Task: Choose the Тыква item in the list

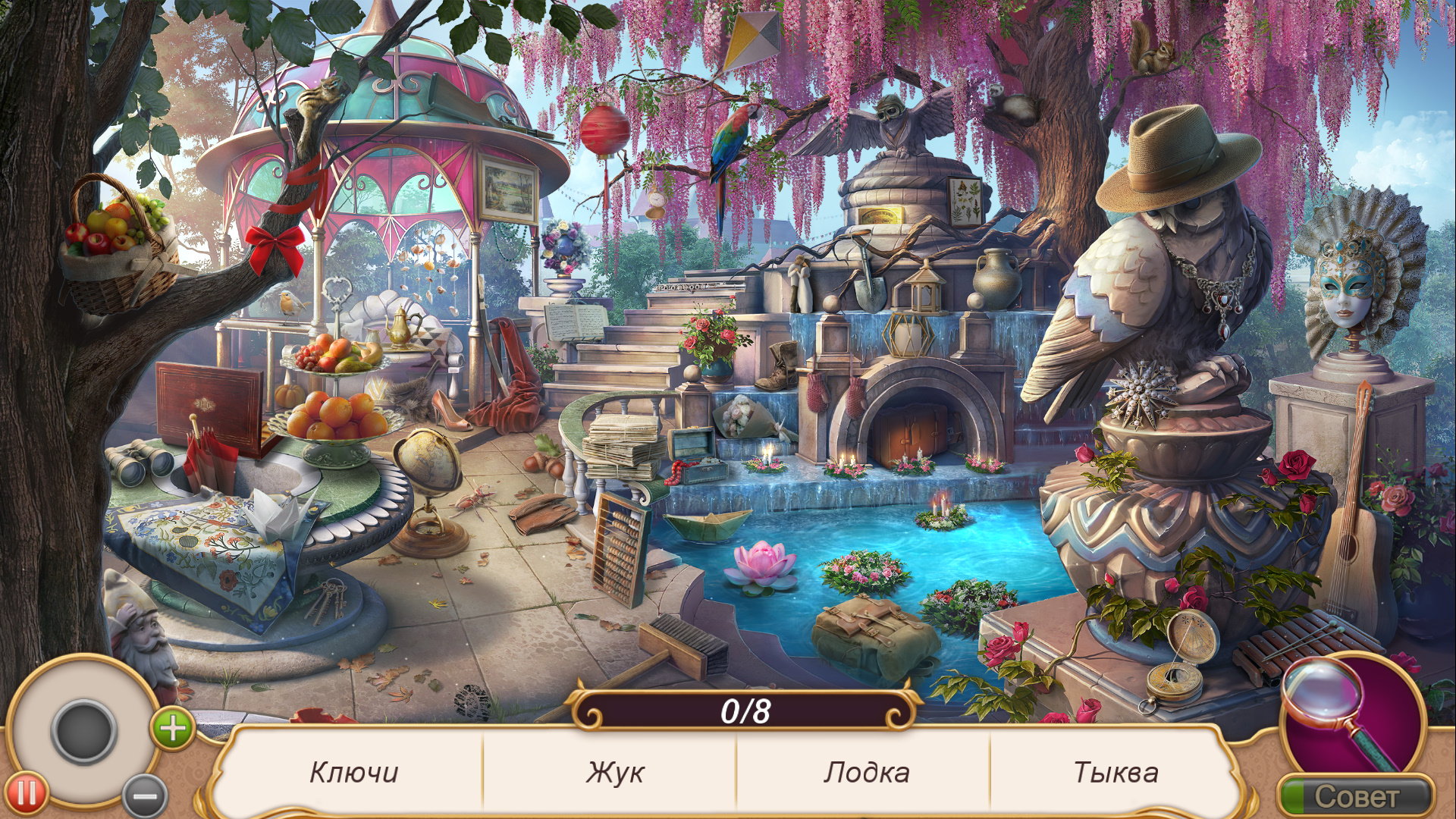Action: coord(1116,772)
